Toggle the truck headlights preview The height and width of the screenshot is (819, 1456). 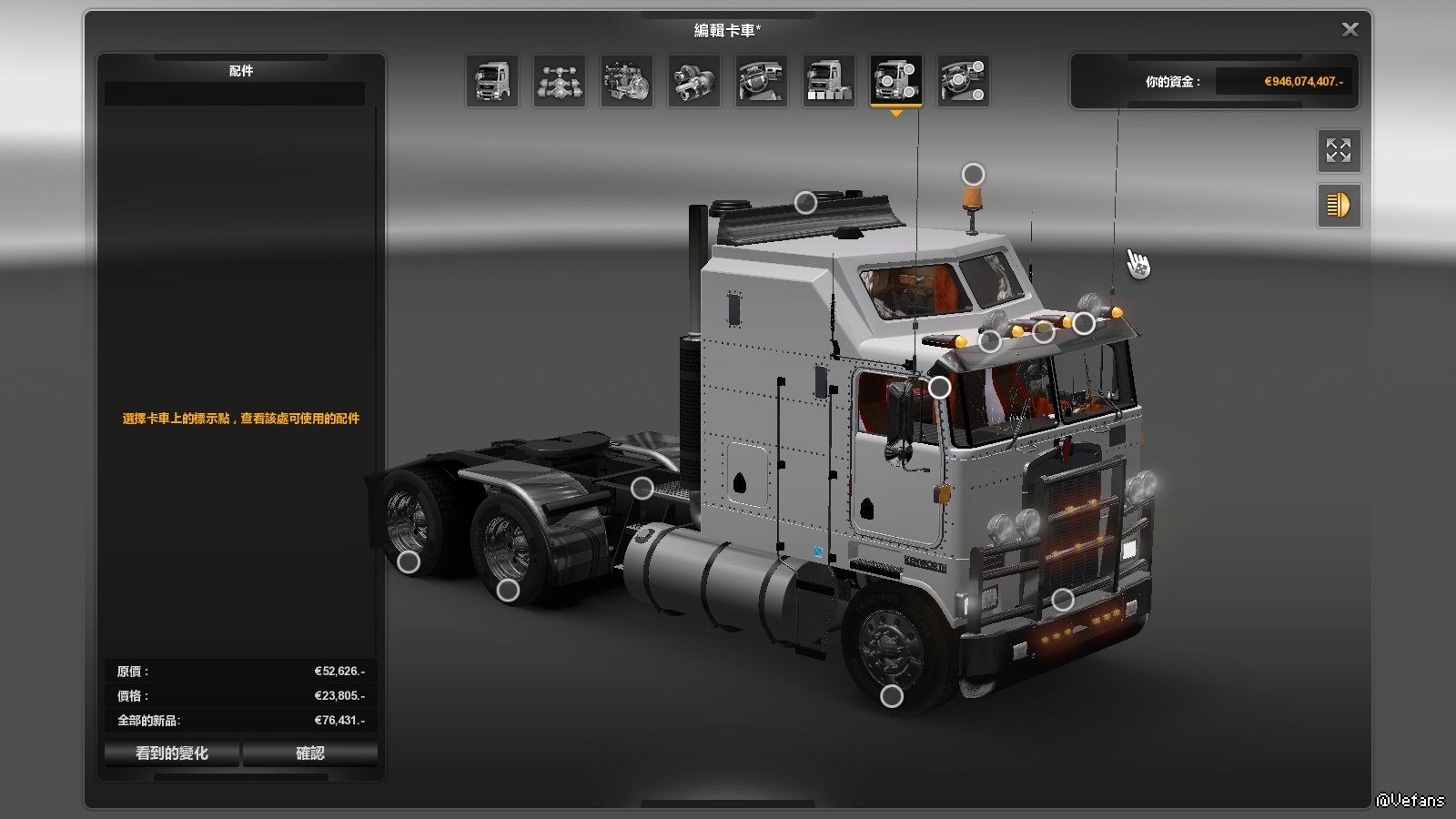click(x=1339, y=206)
